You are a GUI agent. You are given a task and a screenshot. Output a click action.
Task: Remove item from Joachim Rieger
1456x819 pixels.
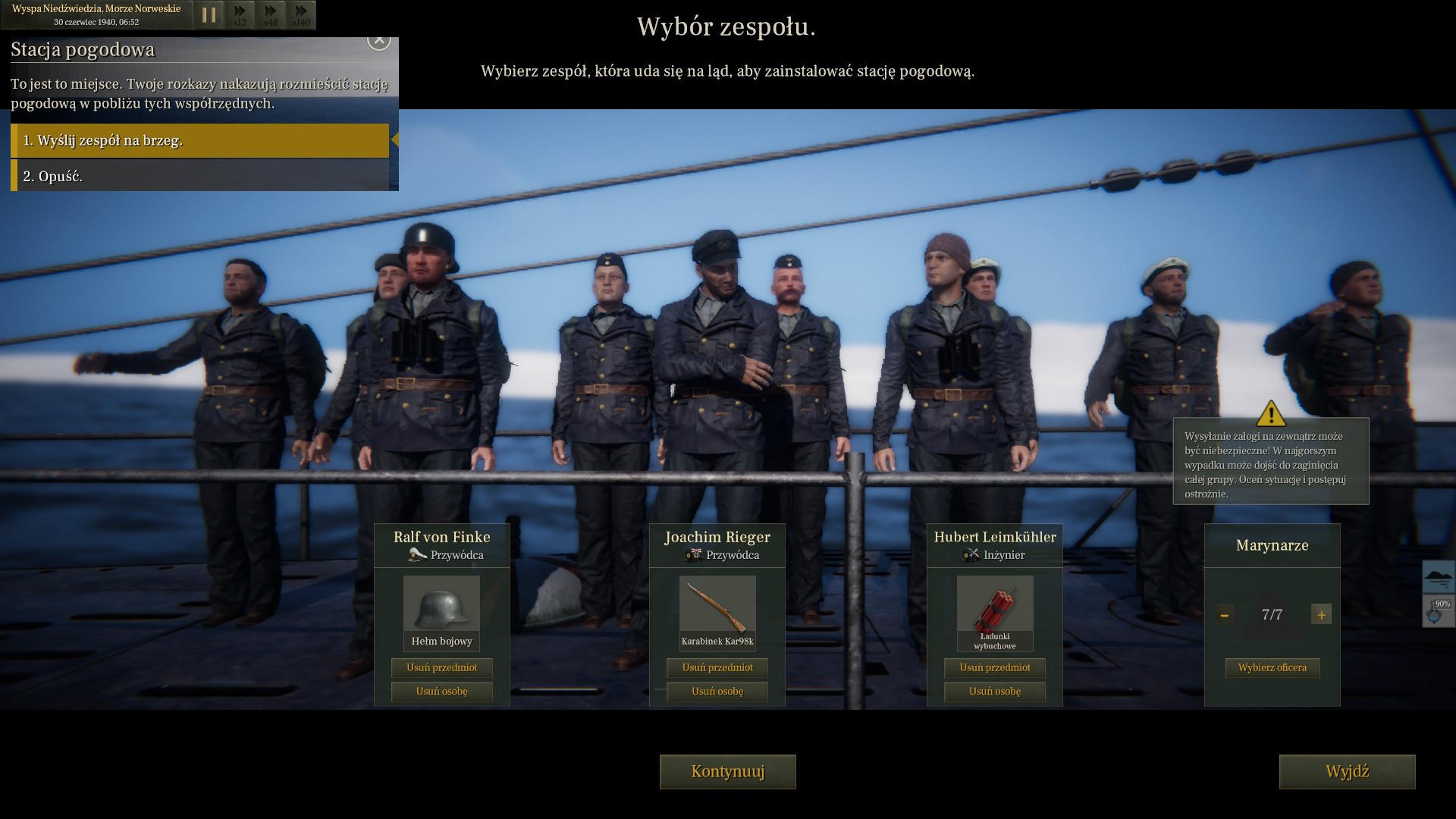717,667
